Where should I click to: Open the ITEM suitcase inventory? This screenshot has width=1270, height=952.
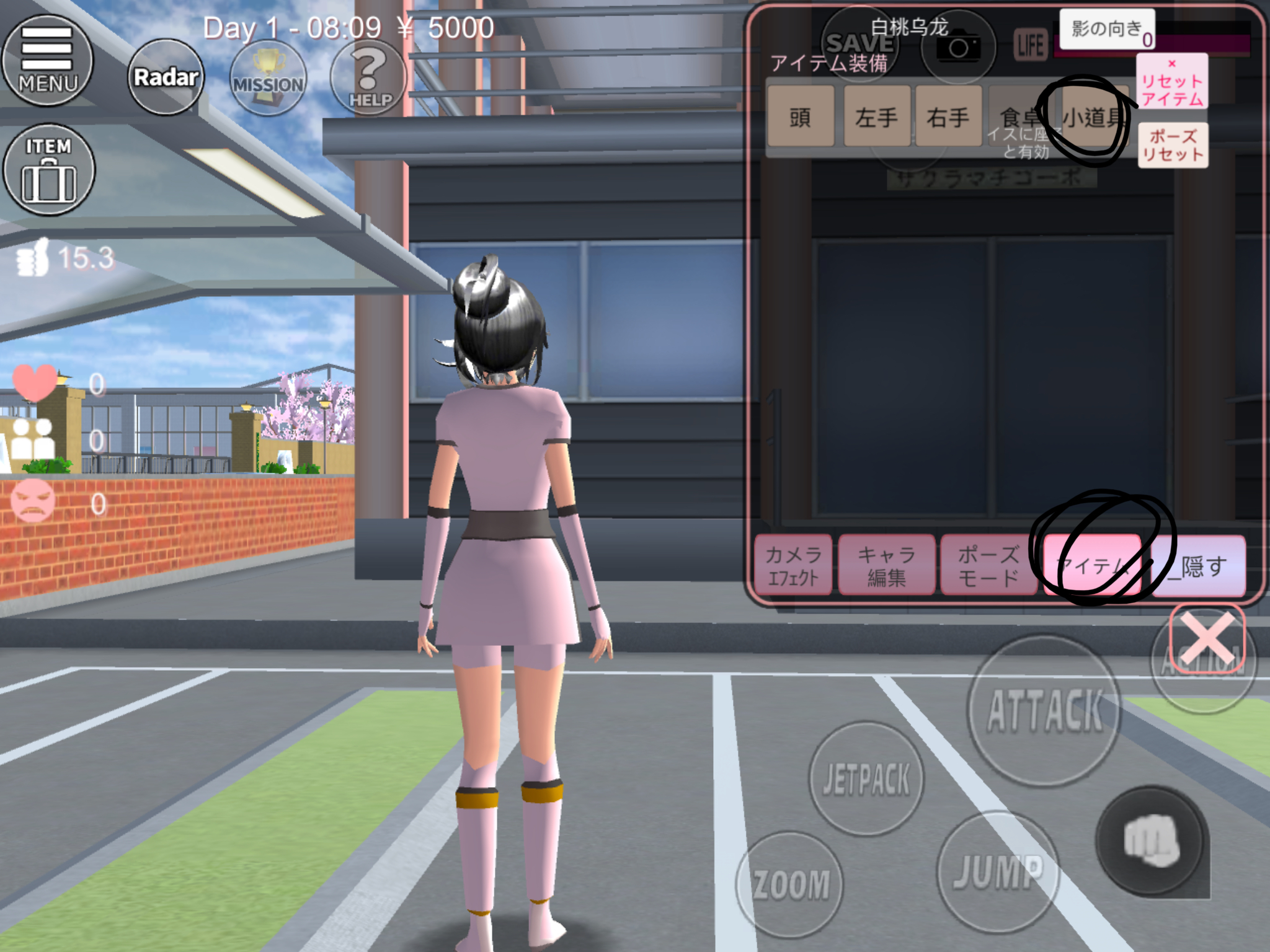pyautogui.click(x=49, y=170)
